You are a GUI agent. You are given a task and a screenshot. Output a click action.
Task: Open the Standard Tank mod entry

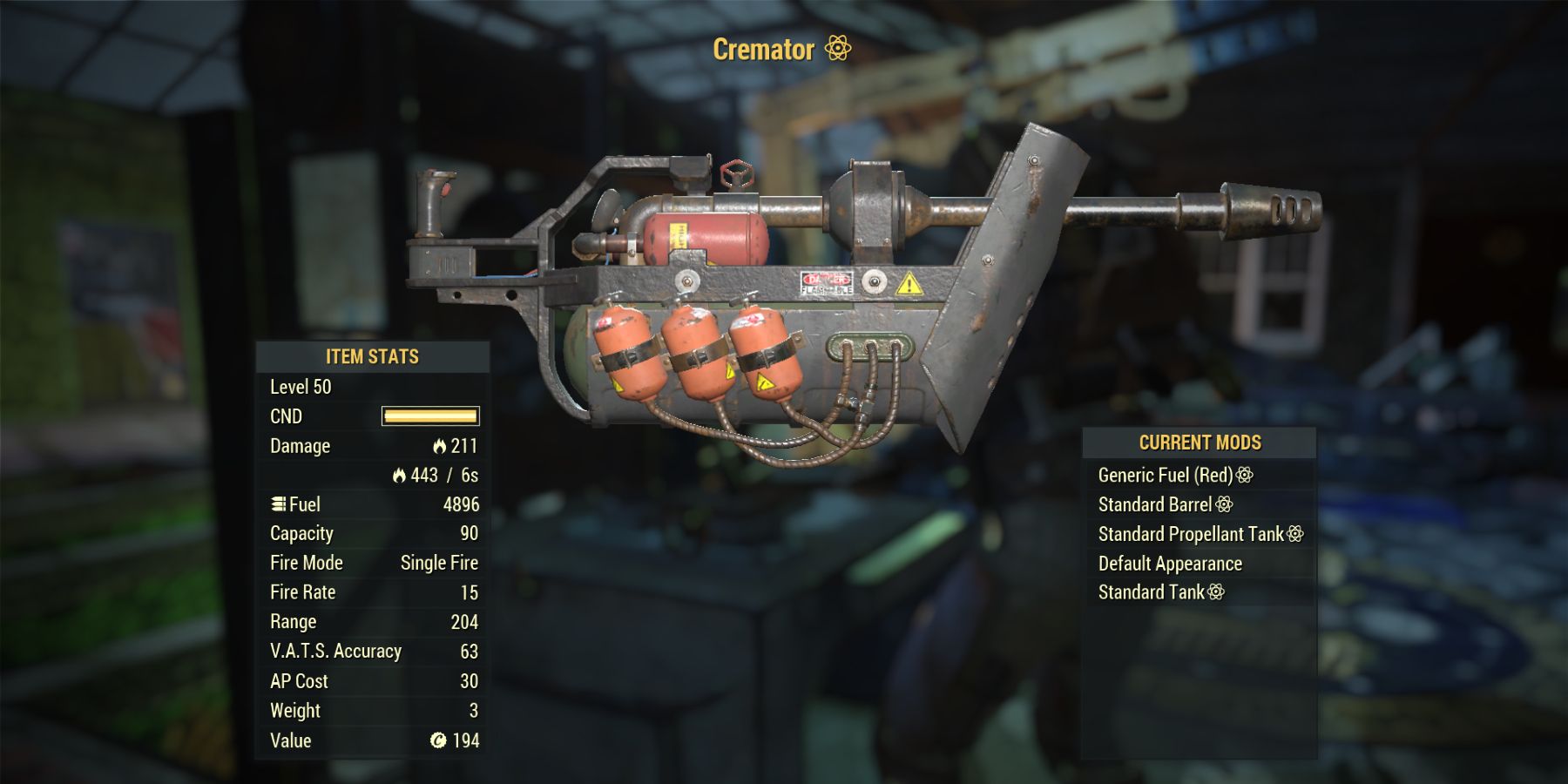[1154, 592]
